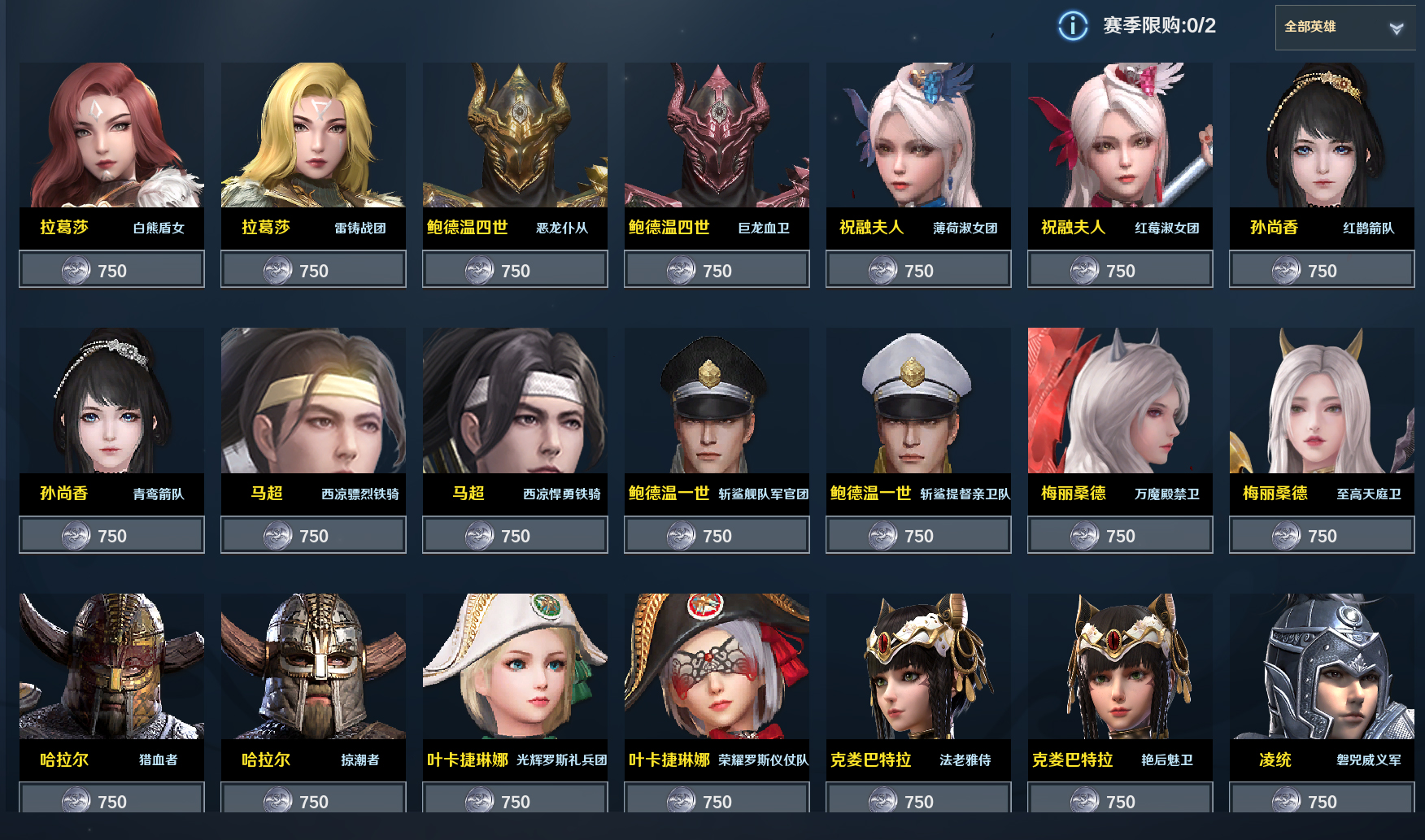Select the 叶卡捷琳娜 光辉罗斯礼兵团 portrait
The width and height of the screenshot is (1425, 840).
[515, 666]
